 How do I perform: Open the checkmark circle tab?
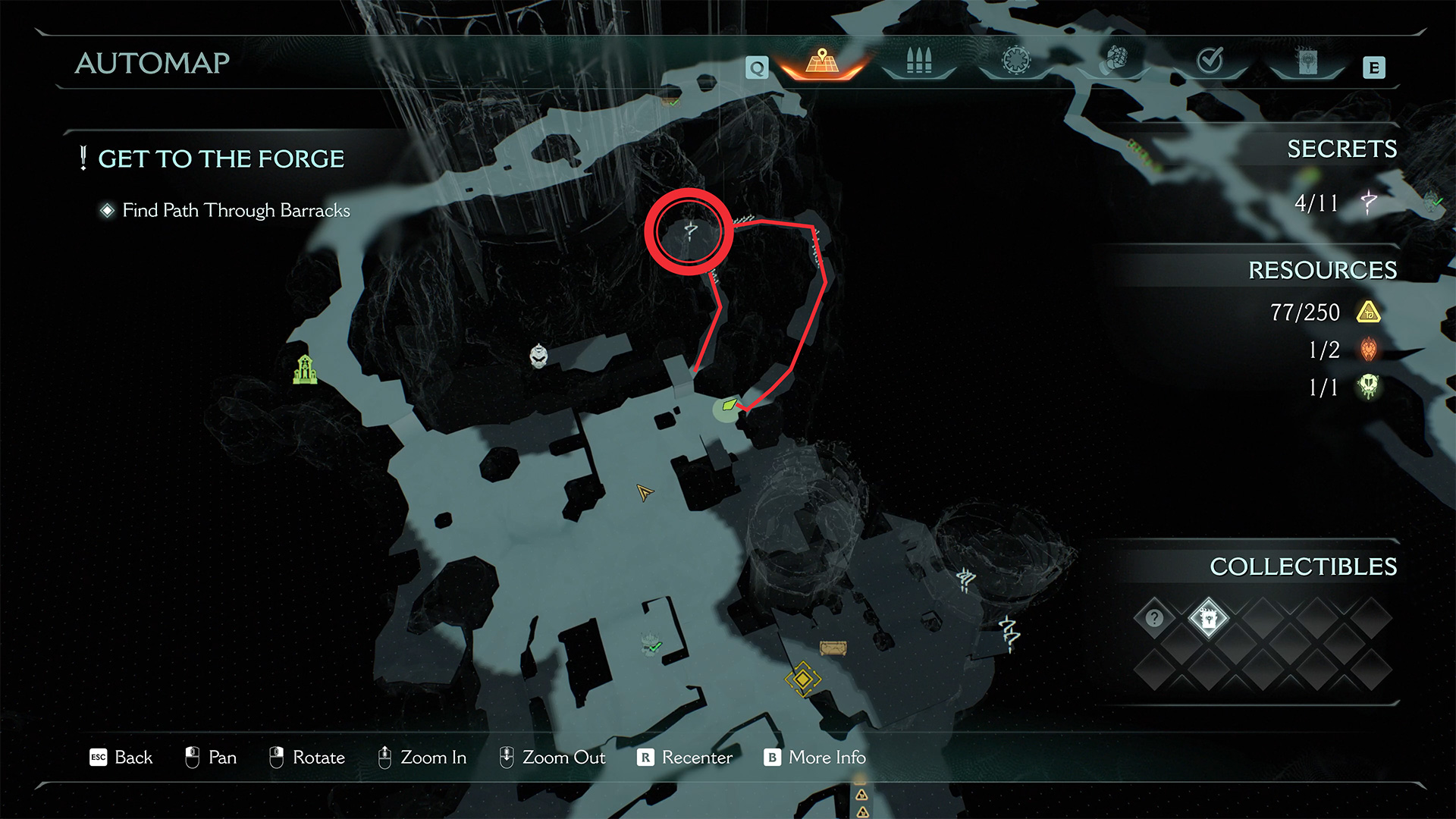[x=1210, y=60]
